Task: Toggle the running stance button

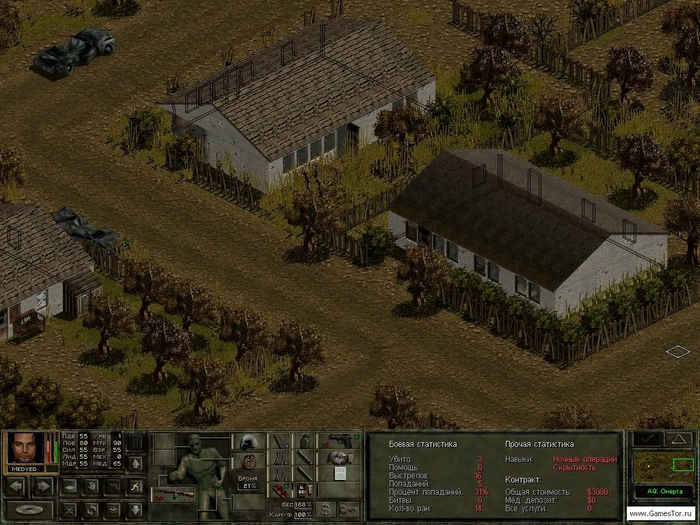Action: pos(134,486)
